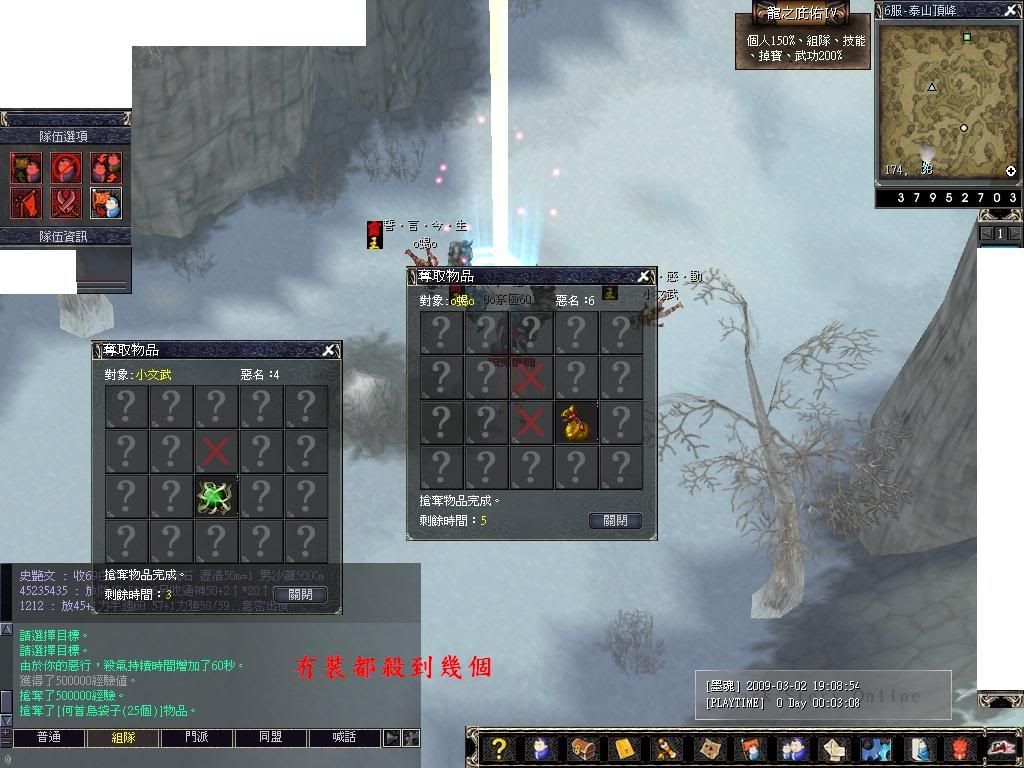The width and height of the screenshot is (1024, 768).
Task: Switch chat to the 喊話 channel
Action: (x=345, y=738)
